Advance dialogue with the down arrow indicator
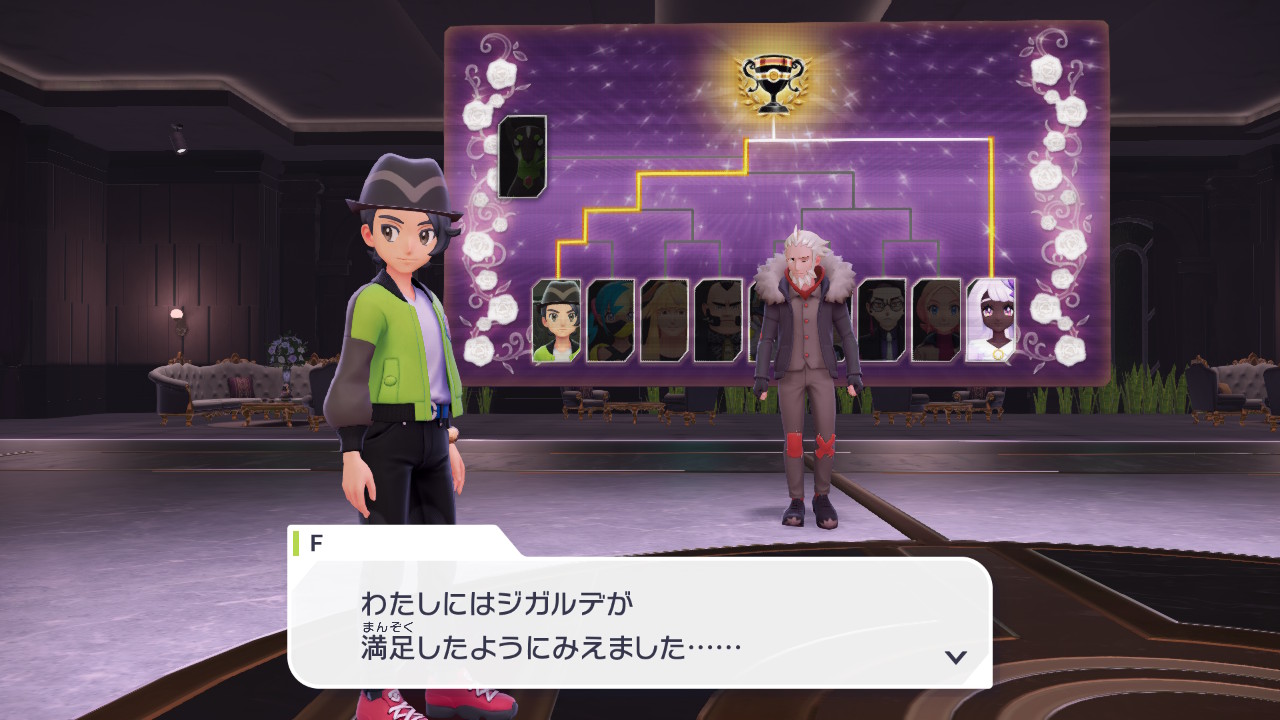 click(956, 657)
